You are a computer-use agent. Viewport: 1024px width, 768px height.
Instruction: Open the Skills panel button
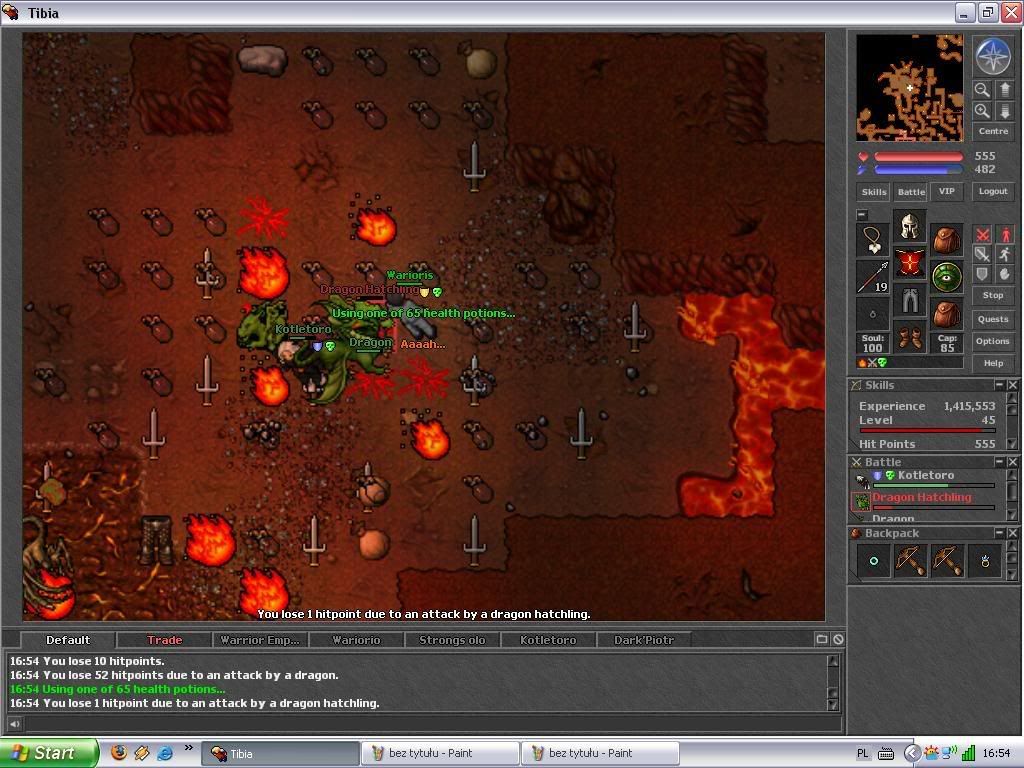point(873,192)
